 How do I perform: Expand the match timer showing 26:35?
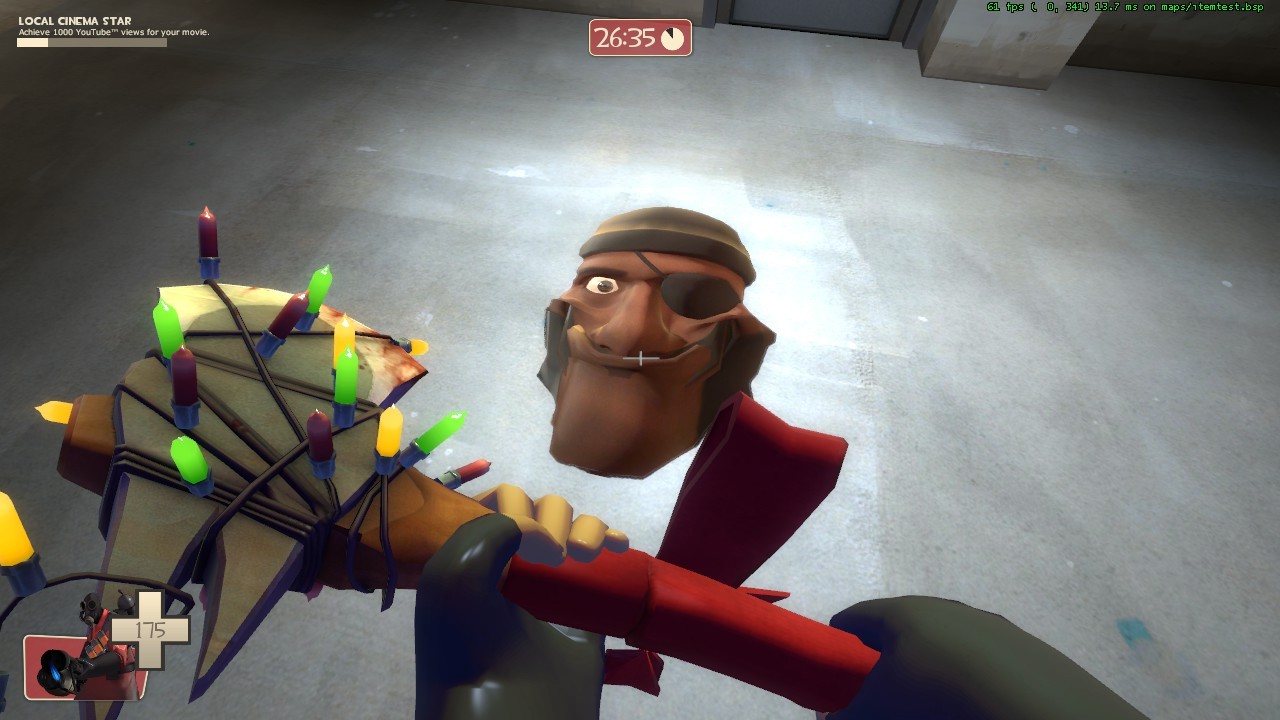pyautogui.click(x=638, y=37)
